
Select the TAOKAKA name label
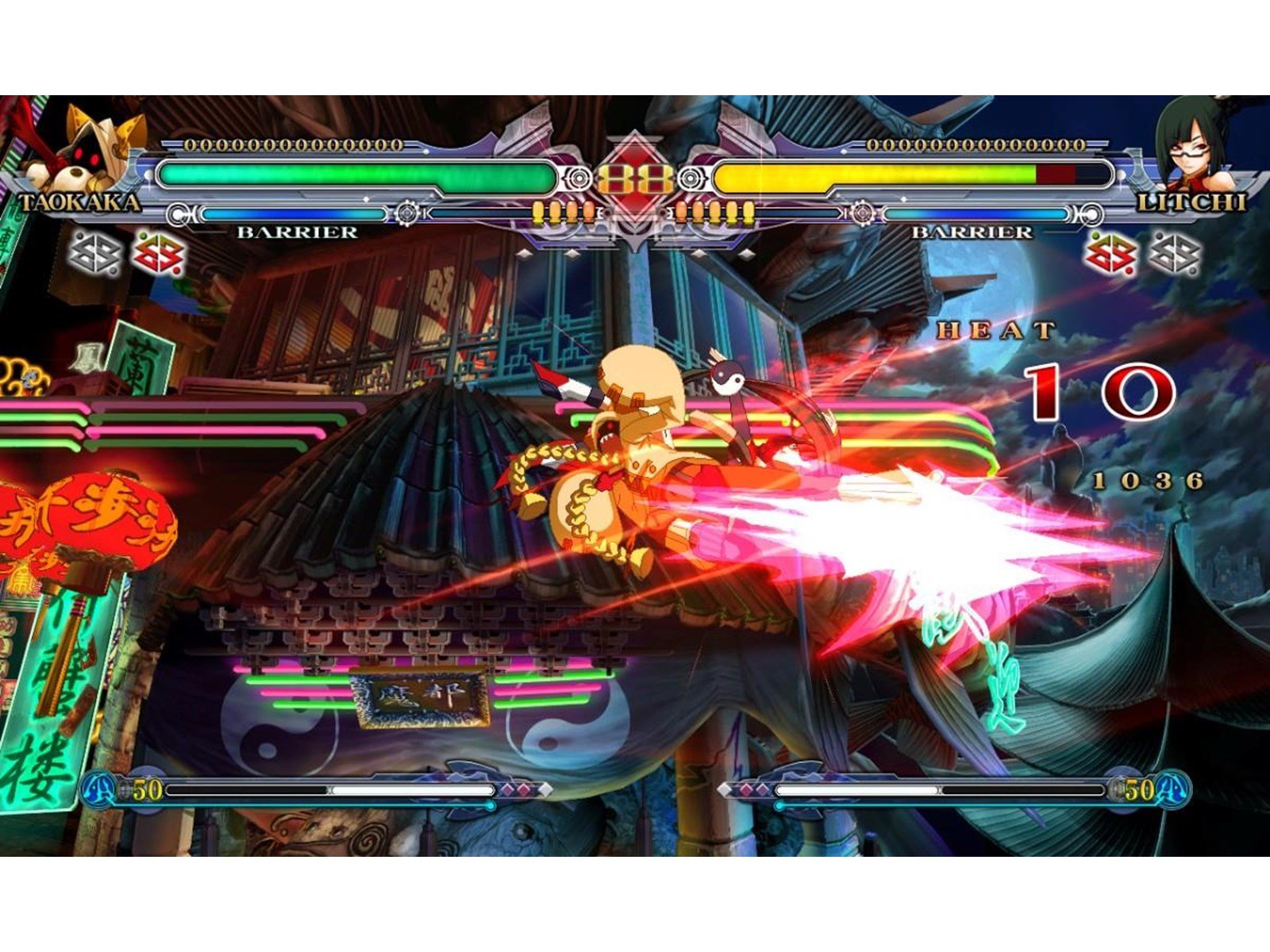tap(79, 201)
